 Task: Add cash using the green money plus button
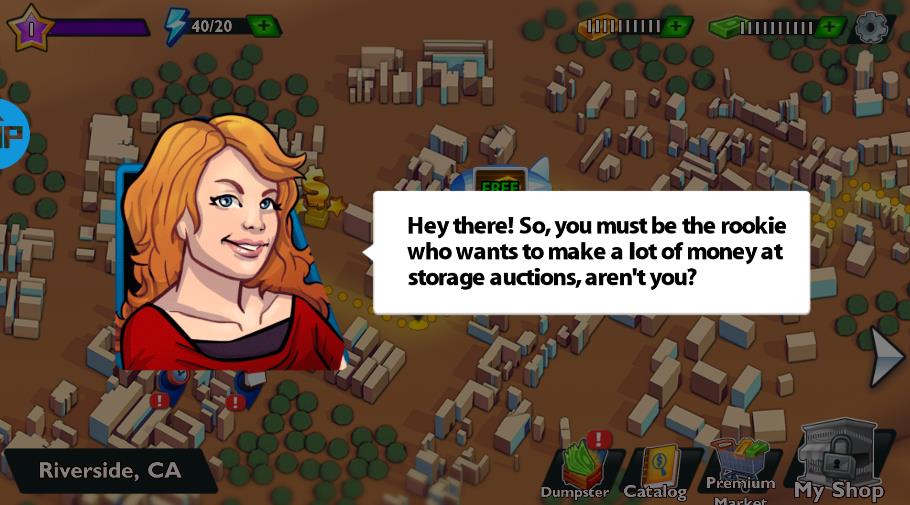point(829,26)
